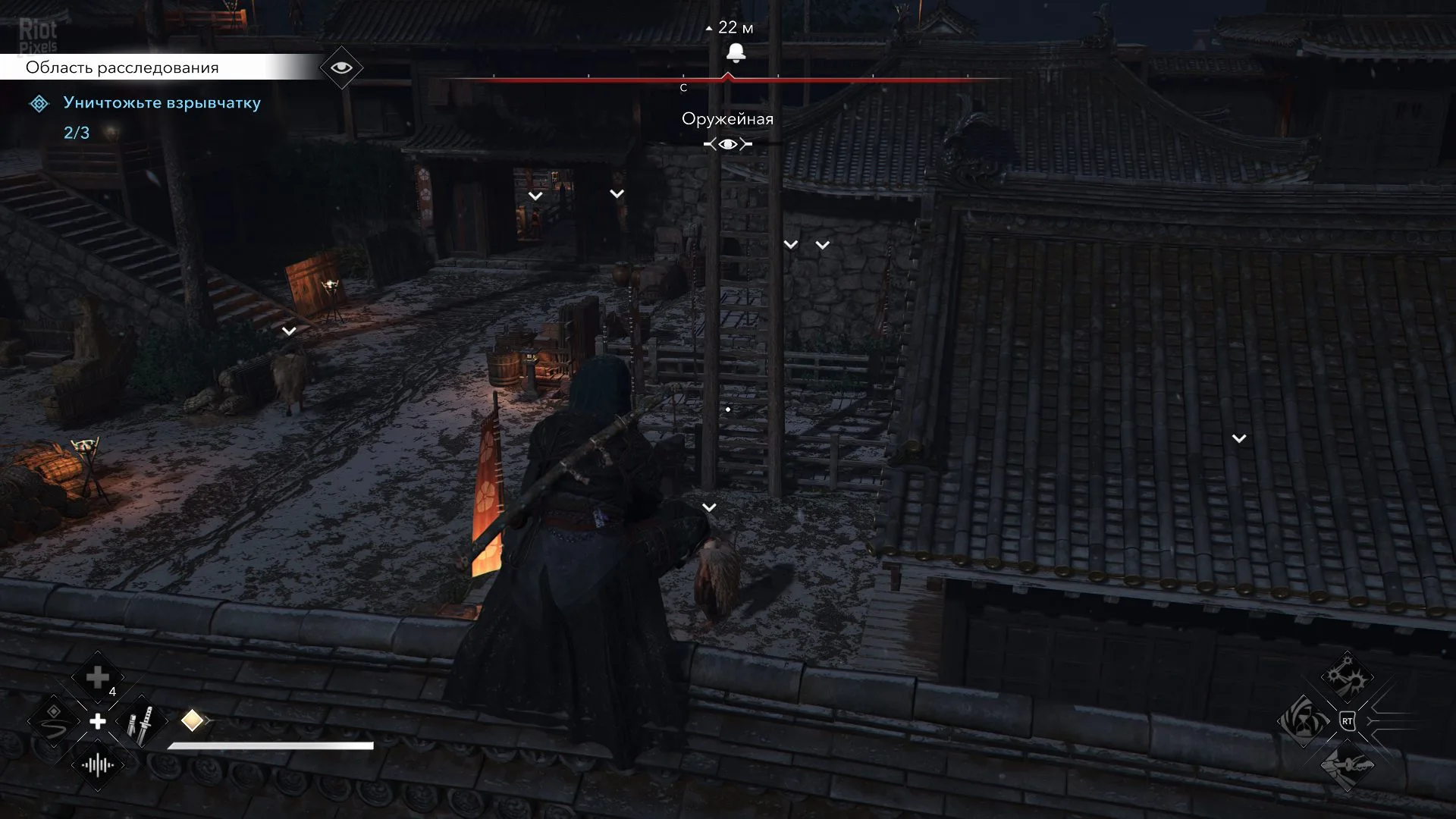Use the hourglass swirl ability icon
Image resolution: width=1456 pixels, height=819 pixels.
click(1304, 720)
